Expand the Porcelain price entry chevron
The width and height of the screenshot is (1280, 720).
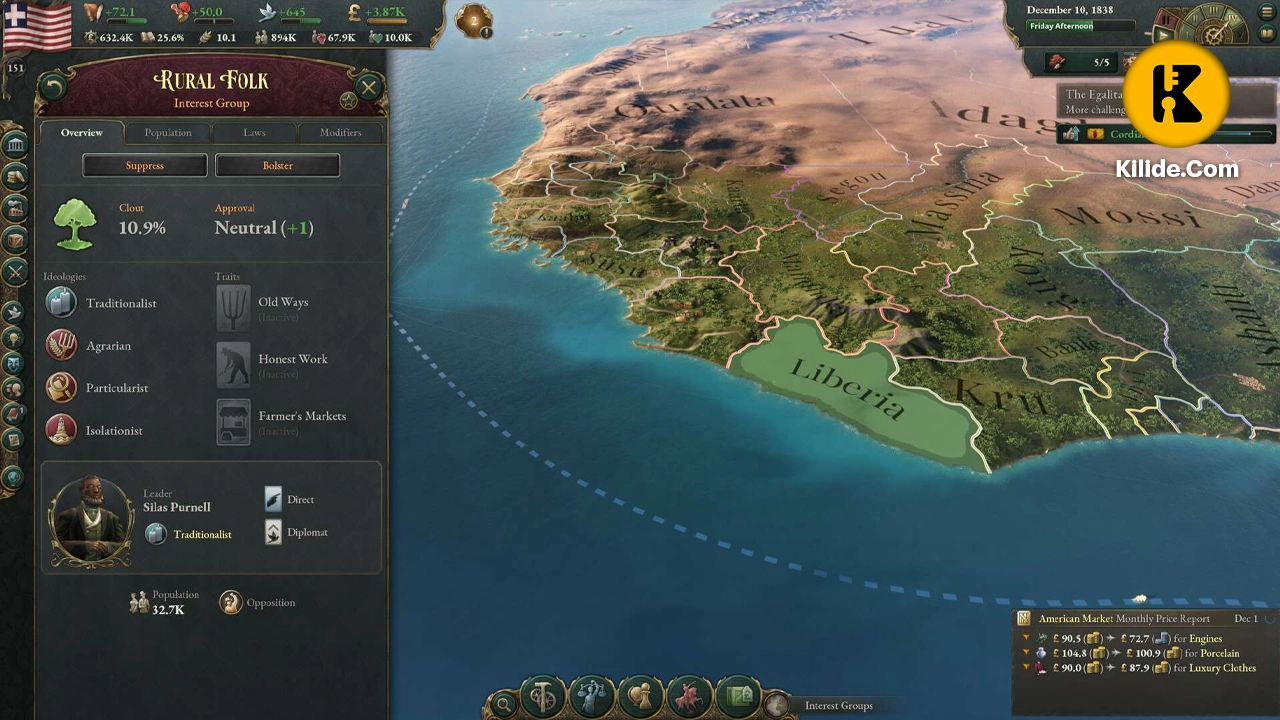(x=1027, y=653)
